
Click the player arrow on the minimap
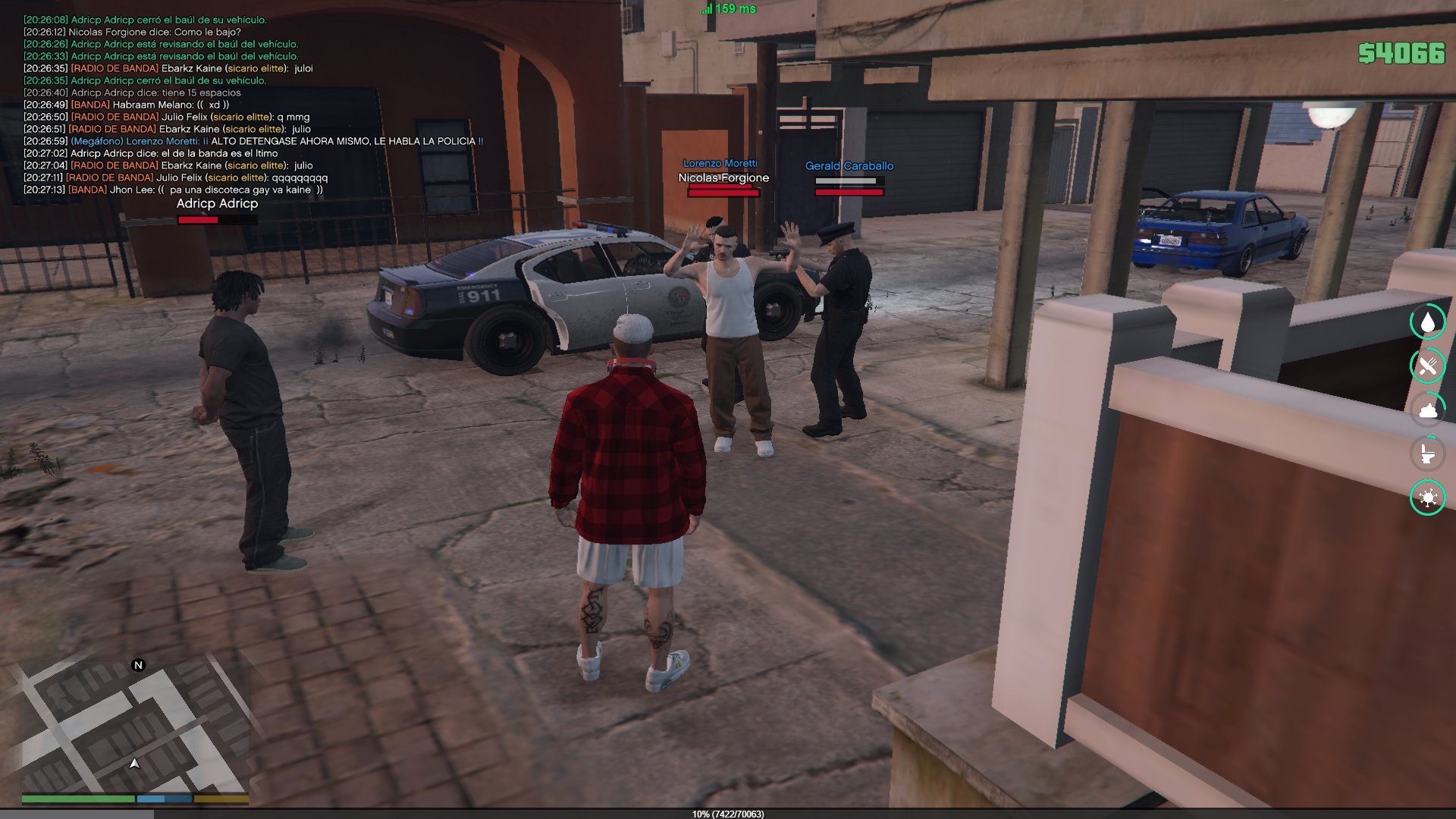click(135, 764)
